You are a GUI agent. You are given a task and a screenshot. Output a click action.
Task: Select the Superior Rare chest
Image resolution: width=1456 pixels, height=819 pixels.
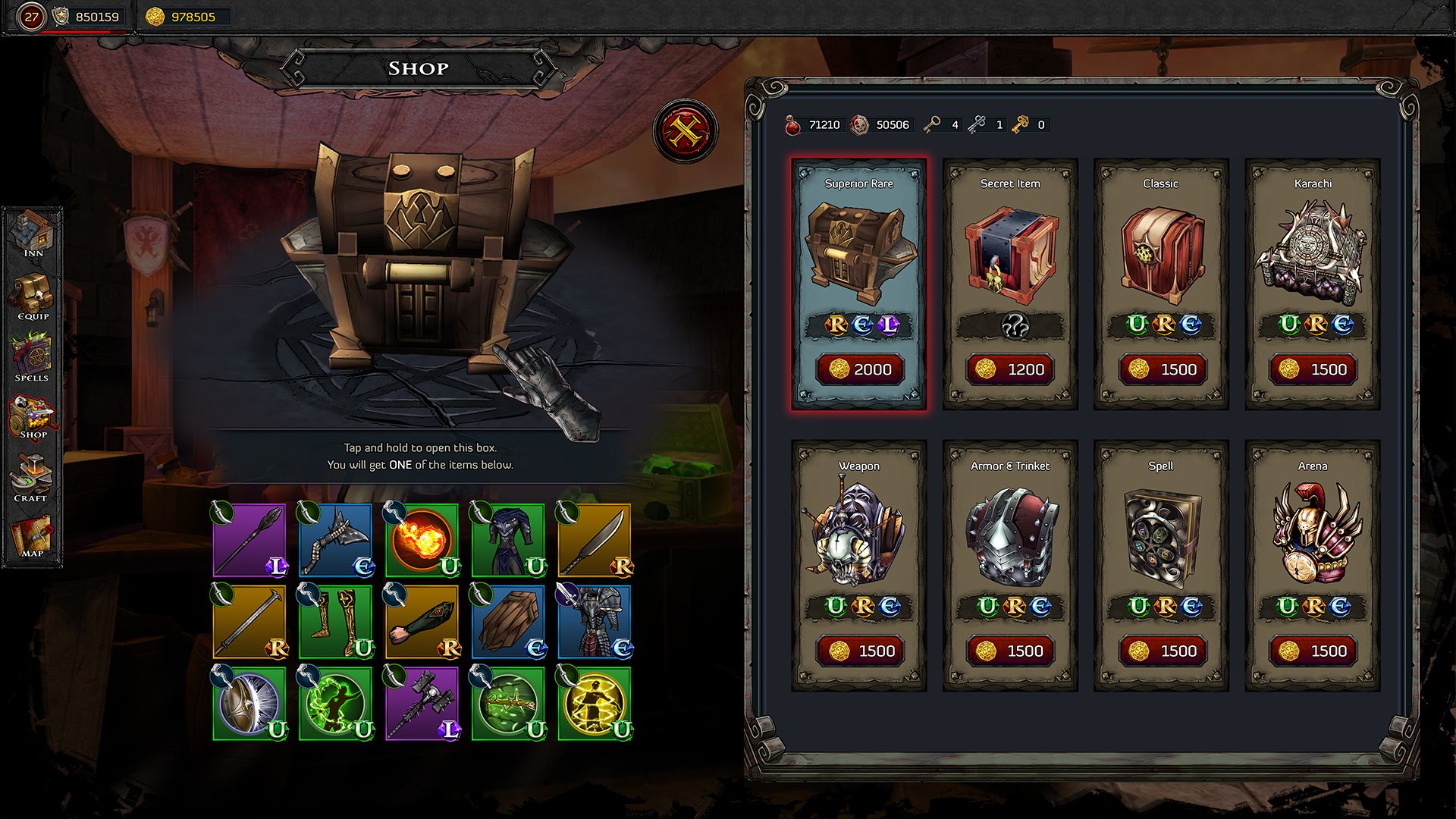tap(858, 284)
